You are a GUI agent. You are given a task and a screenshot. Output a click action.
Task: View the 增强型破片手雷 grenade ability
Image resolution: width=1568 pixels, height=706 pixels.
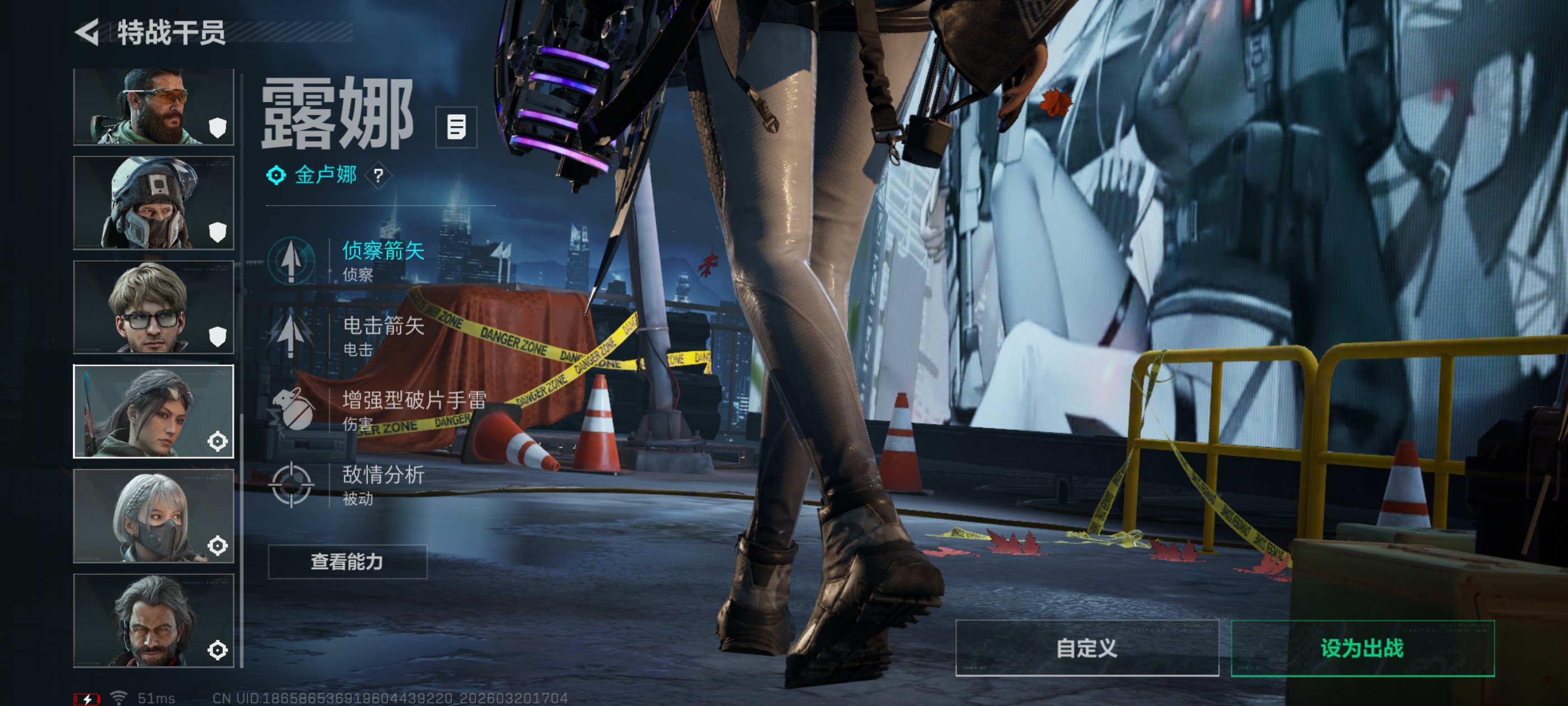[377, 410]
